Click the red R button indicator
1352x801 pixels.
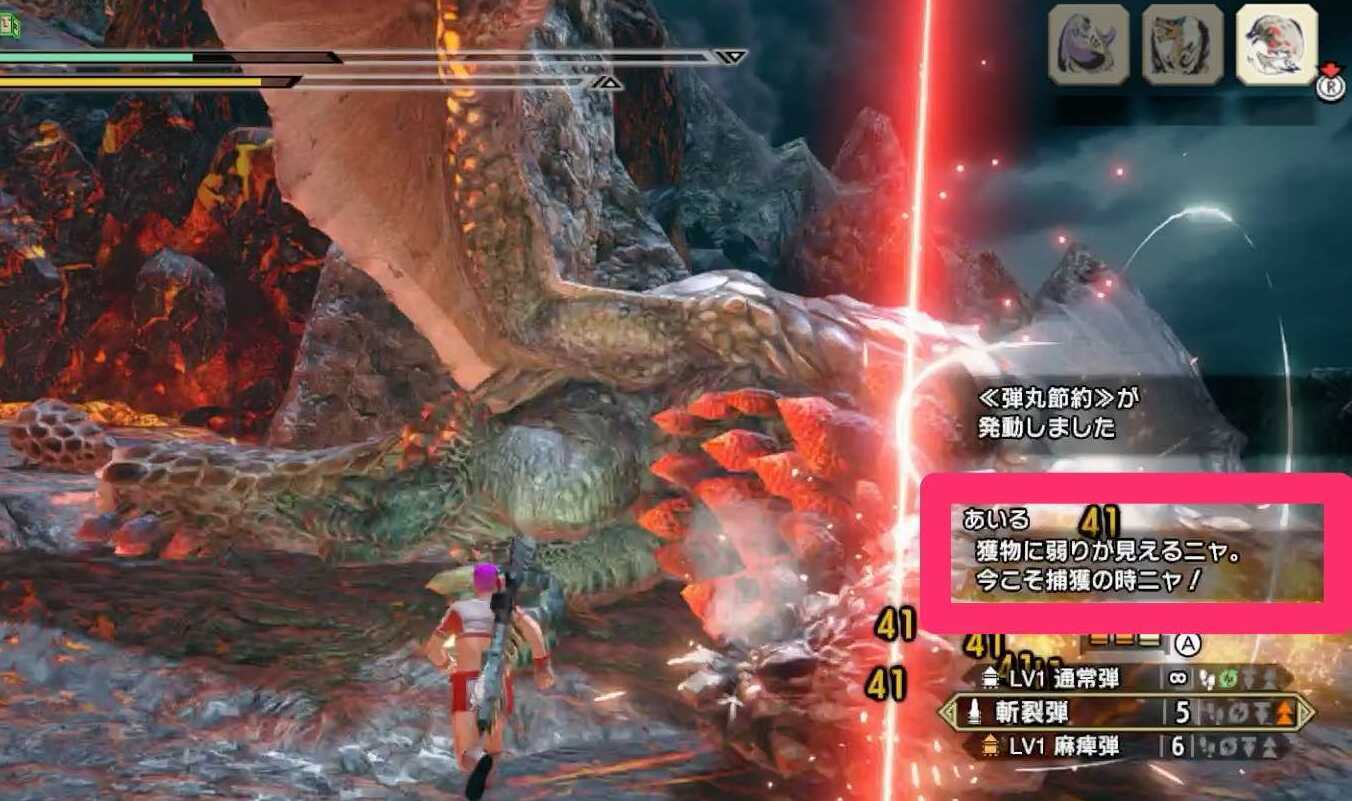click(1331, 88)
